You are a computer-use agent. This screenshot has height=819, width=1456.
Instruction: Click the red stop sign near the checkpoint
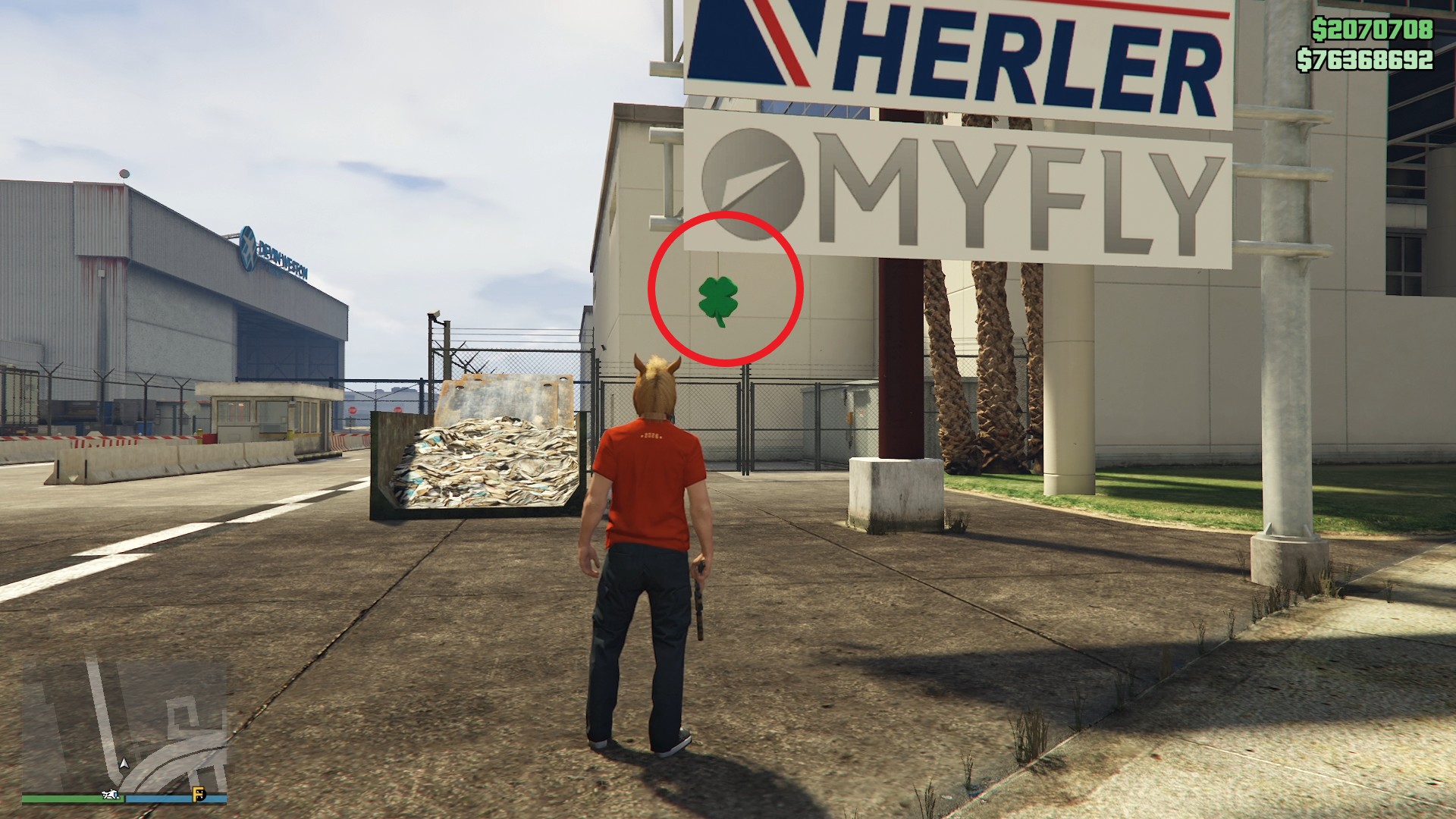point(353,409)
